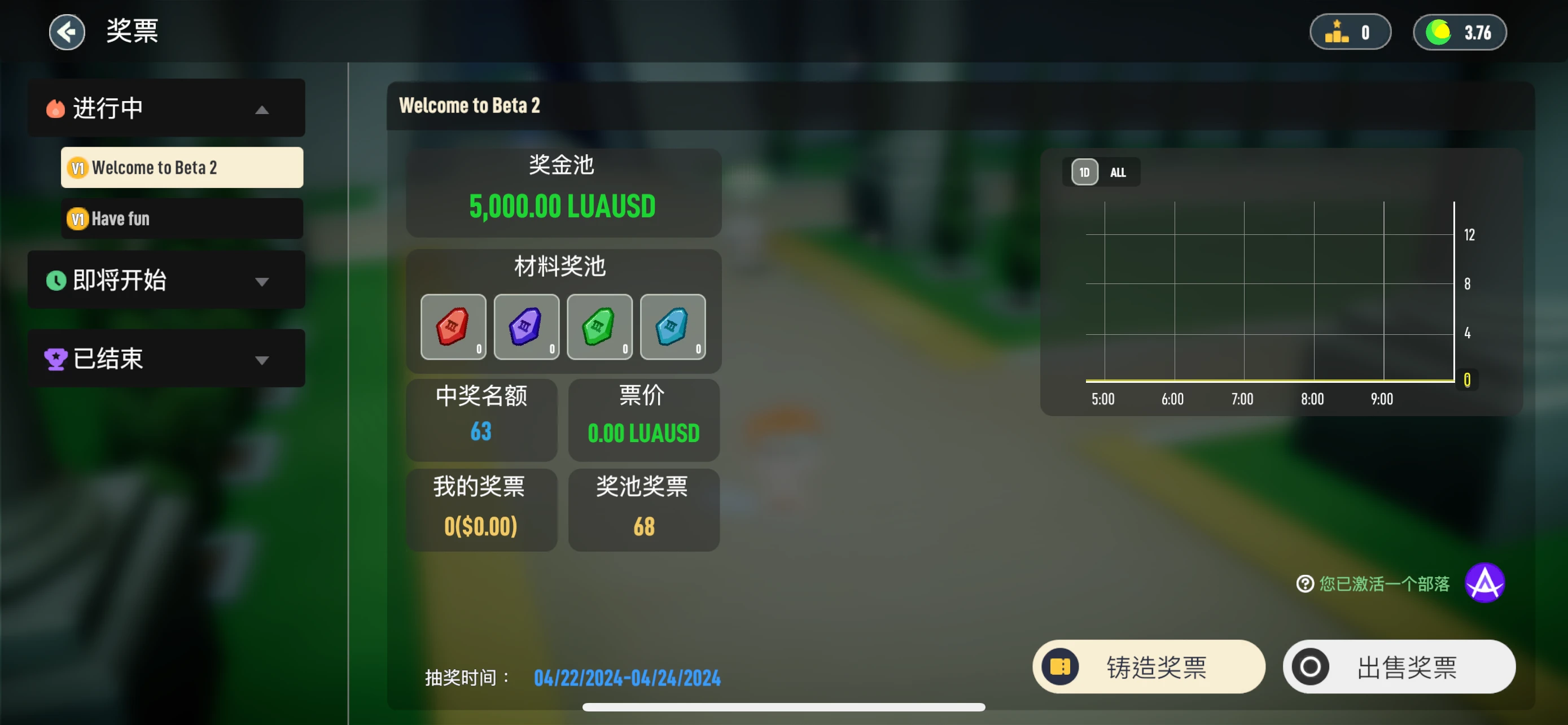Click the 铸造奖票 button
Viewport: 1568px width, 725px height.
(x=1149, y=667)
